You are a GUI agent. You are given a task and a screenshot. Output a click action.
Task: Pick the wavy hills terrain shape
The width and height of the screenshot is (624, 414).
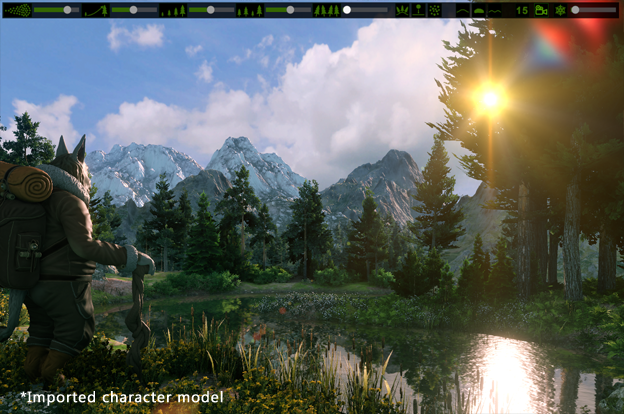point(495,10)
